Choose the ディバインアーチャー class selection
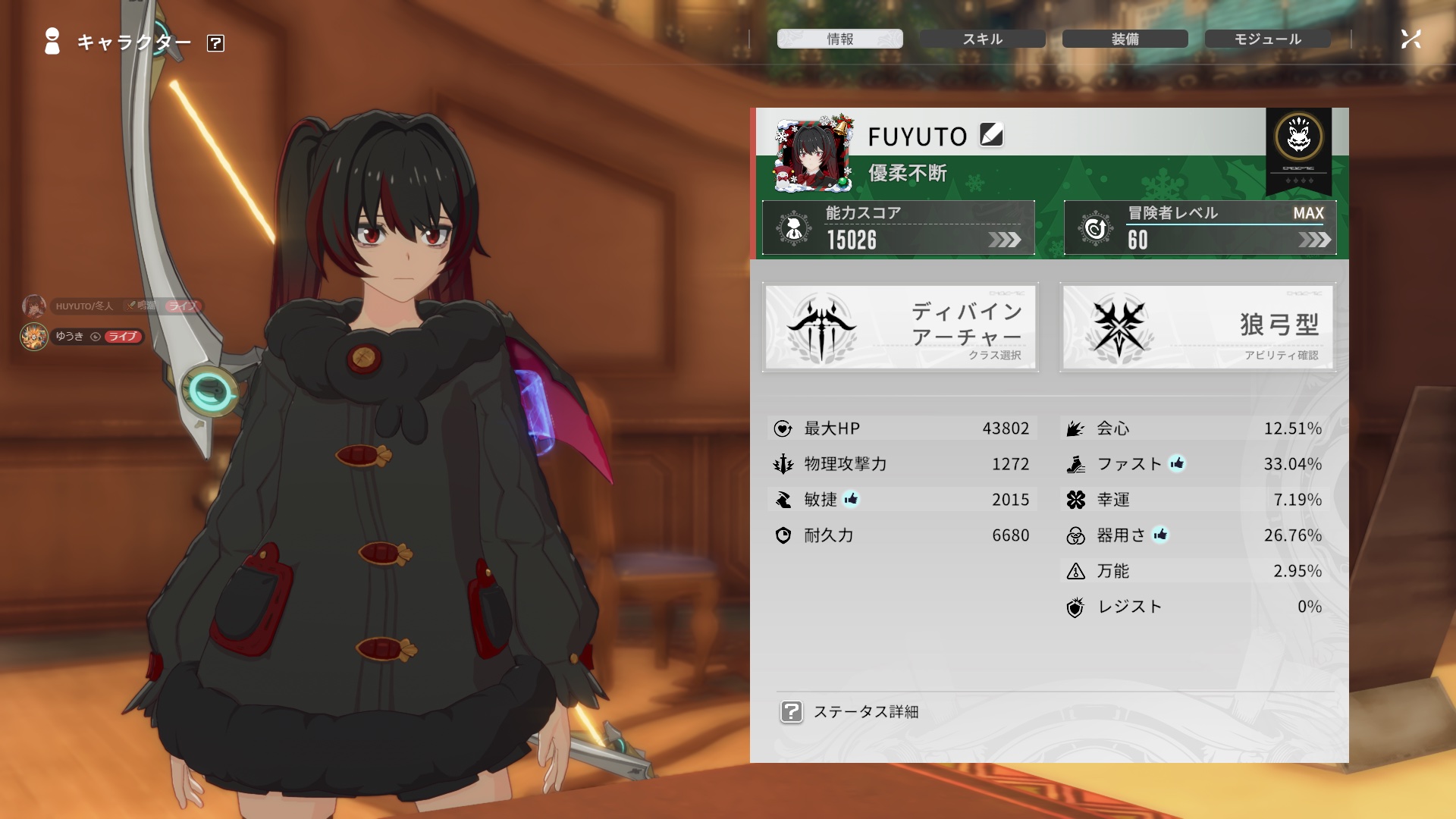The height and width of the screenshot is (819, 1456). [x=900, y=328]
